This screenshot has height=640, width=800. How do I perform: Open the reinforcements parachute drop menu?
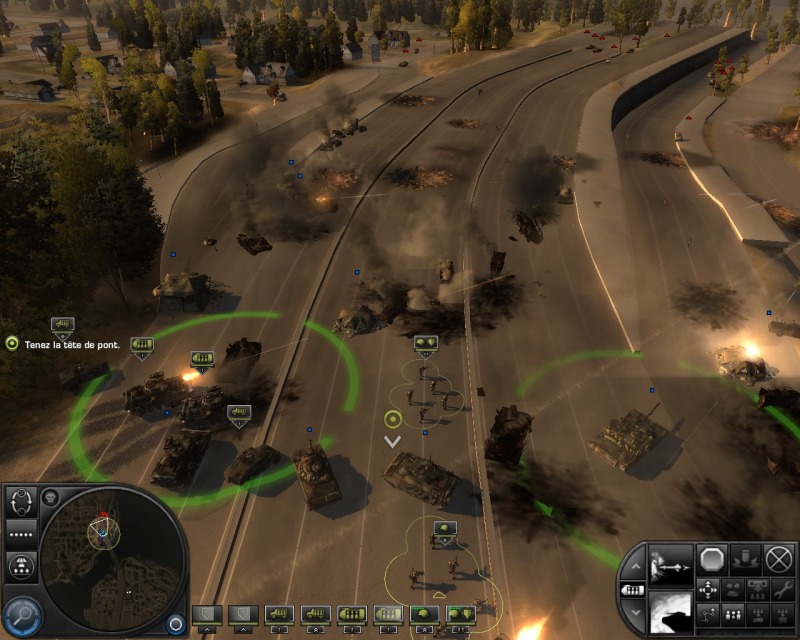[21, 567]
